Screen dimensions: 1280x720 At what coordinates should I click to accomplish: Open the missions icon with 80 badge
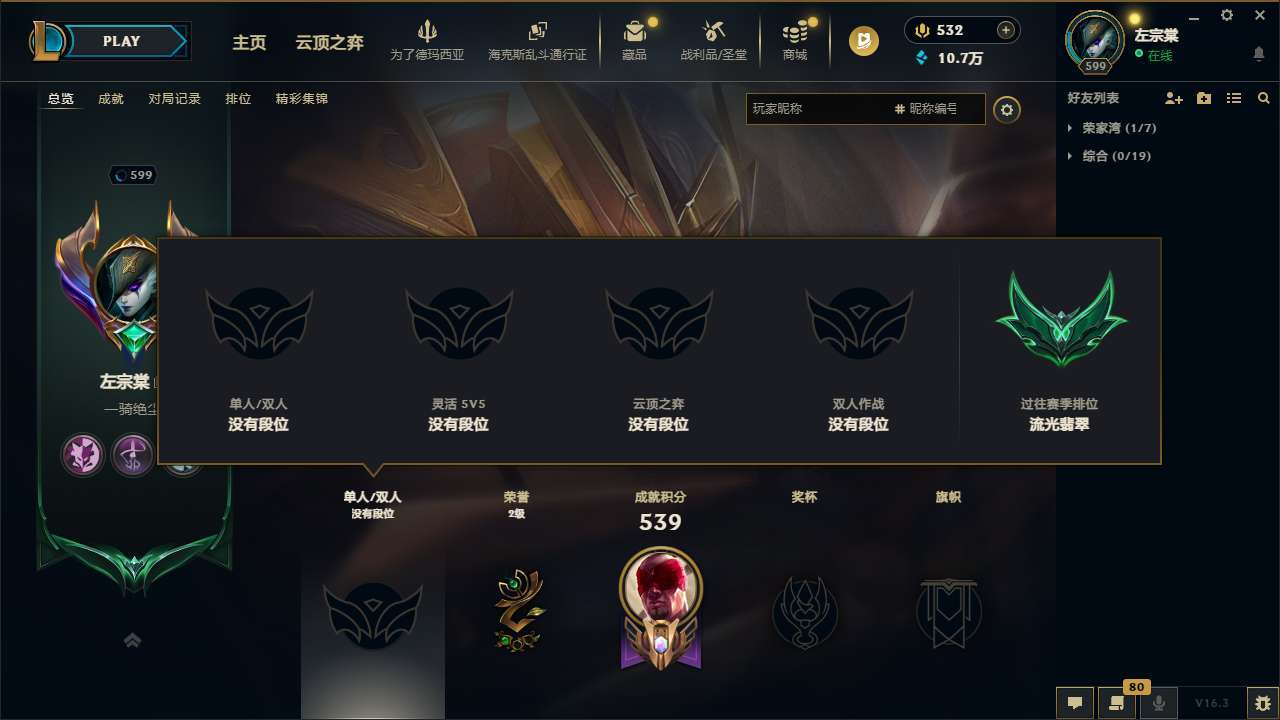click(x=1117, y=703)
